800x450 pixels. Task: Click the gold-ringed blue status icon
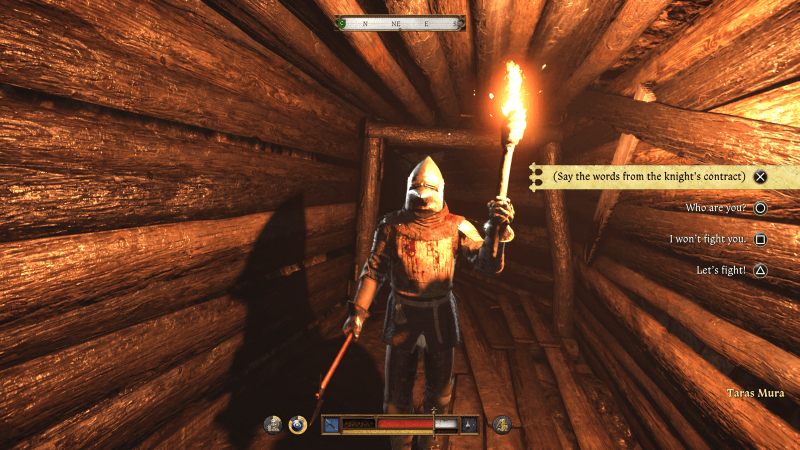click(x=297, y=425)
